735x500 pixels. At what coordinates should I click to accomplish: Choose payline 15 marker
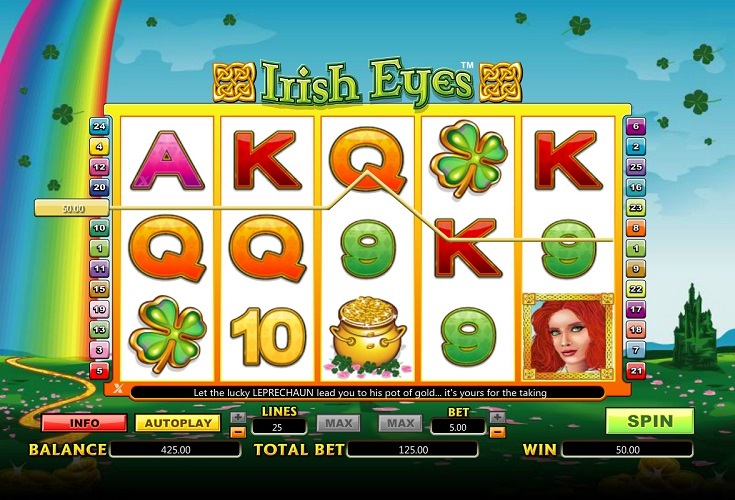click(x=99, y=289)
